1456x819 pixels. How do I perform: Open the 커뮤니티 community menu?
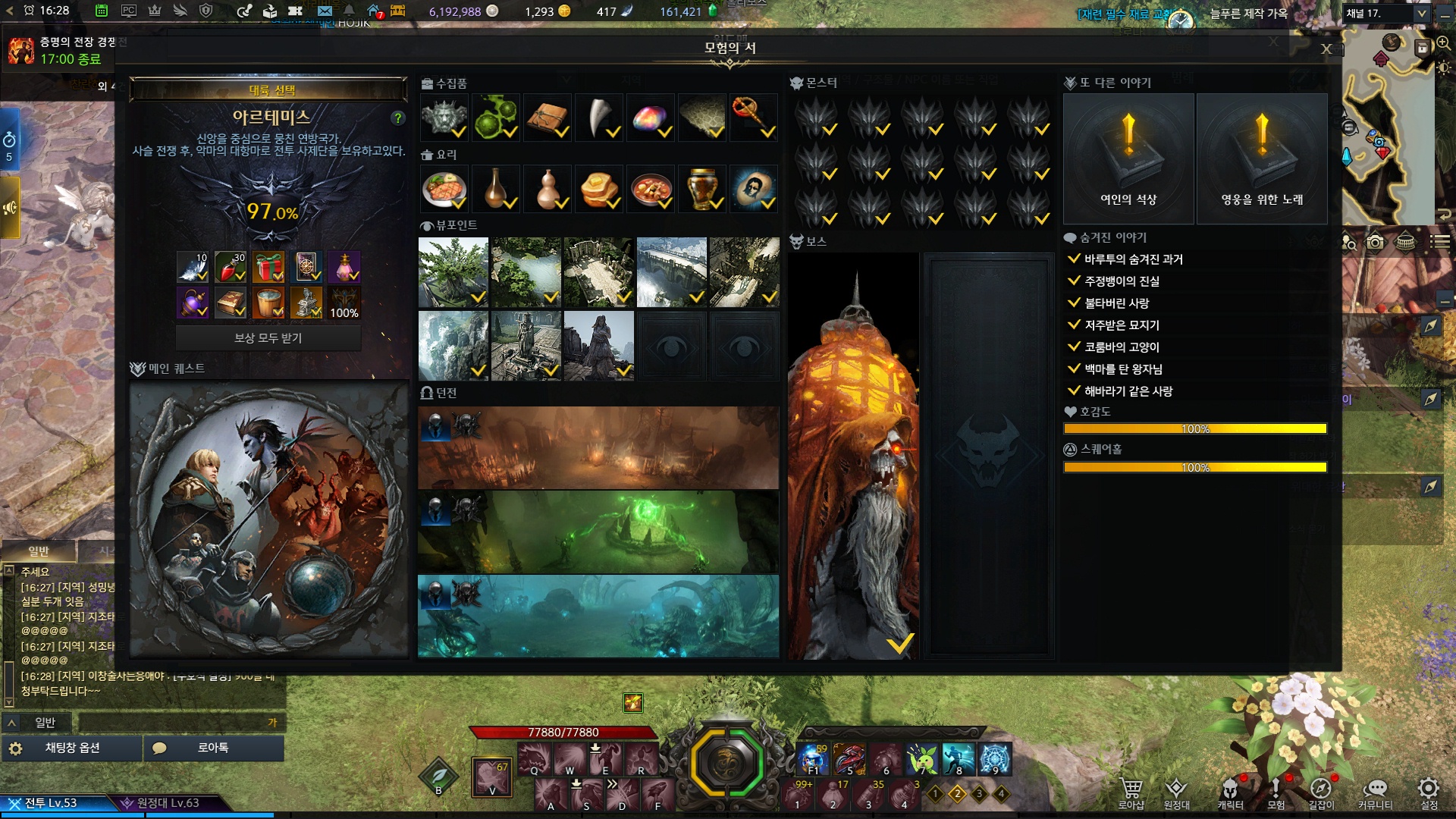click(x=1375, y=792)
